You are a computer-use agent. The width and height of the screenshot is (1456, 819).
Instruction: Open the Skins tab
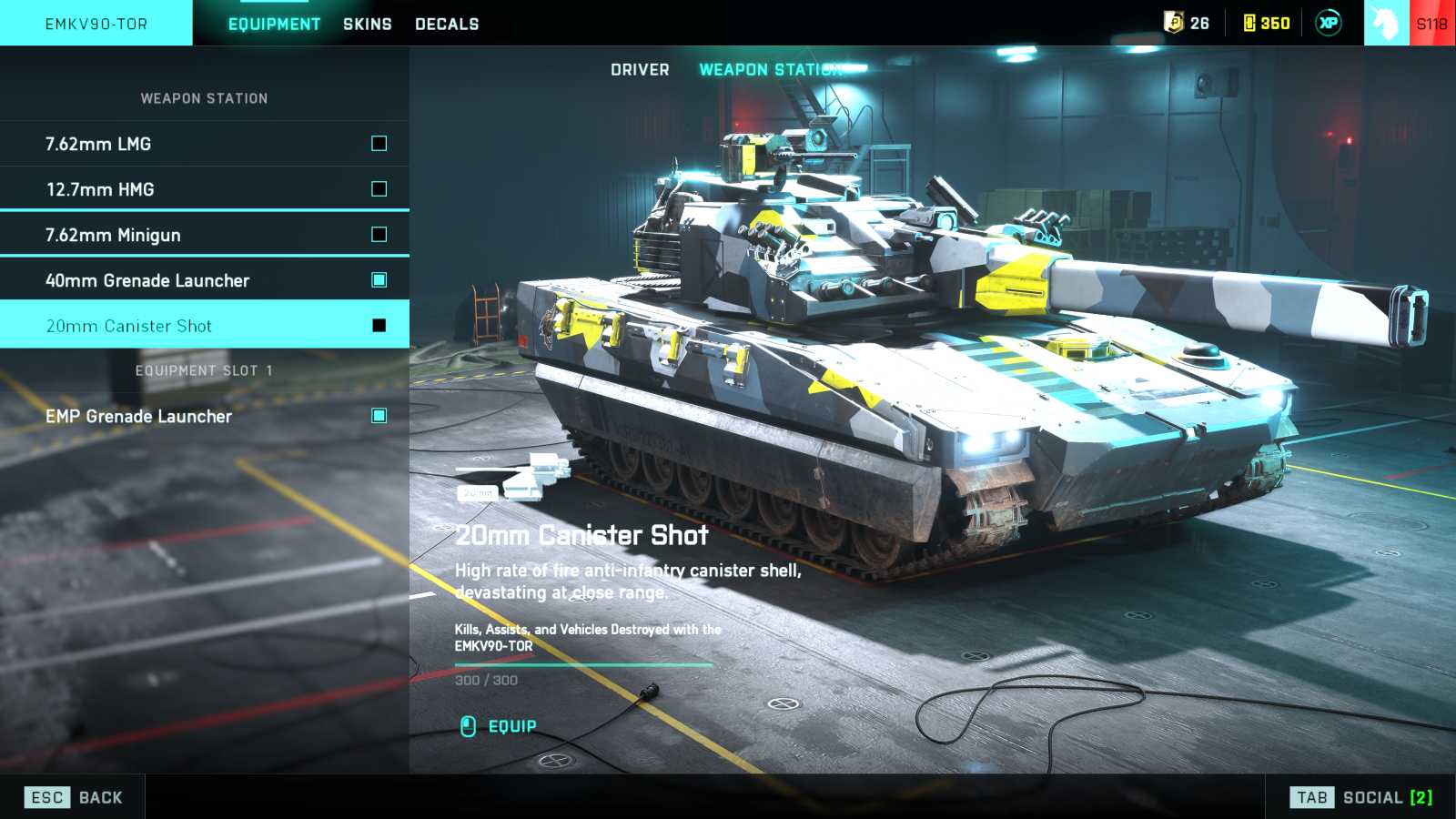(368, 24)
